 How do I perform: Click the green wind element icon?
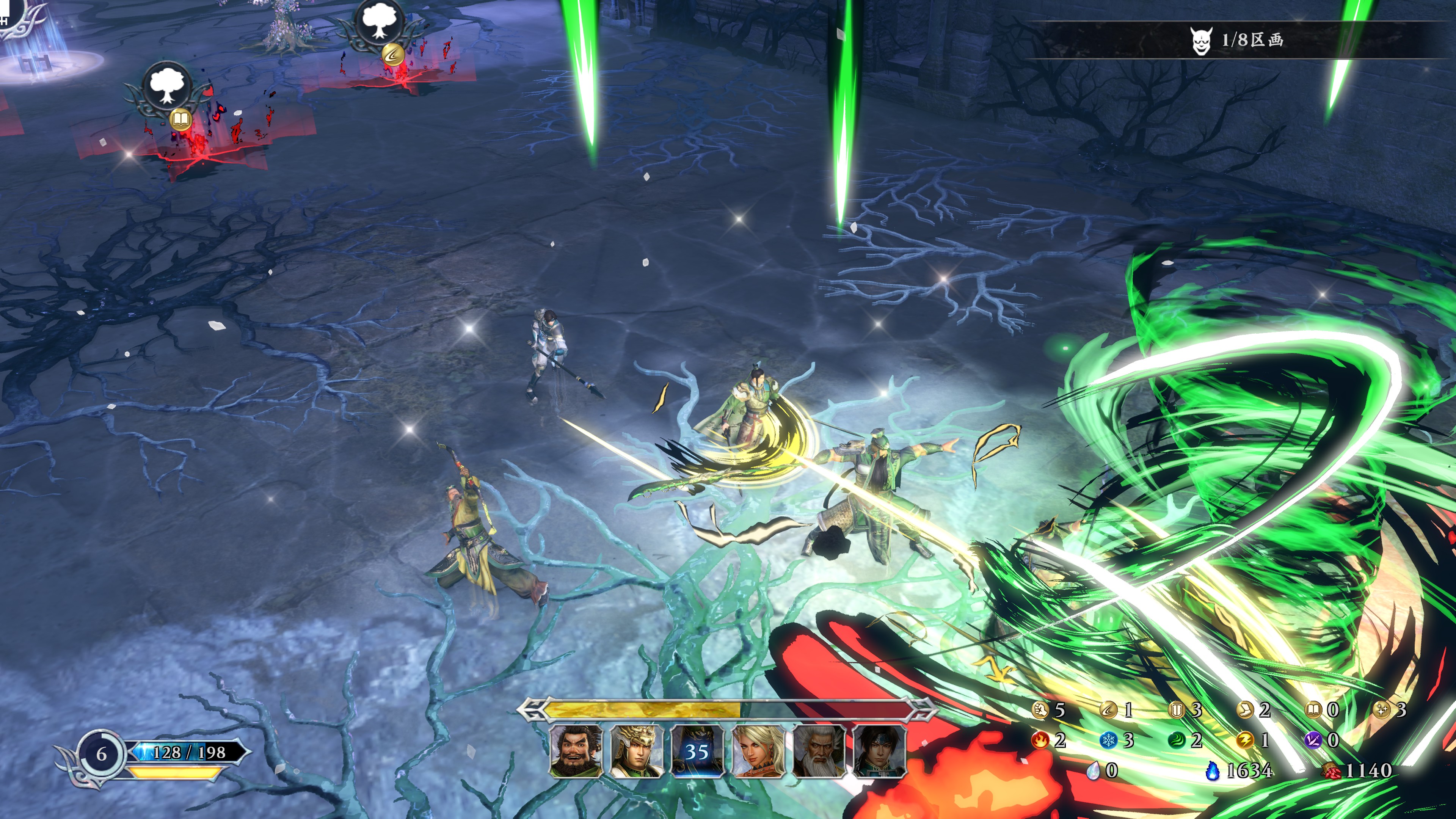1176,740
